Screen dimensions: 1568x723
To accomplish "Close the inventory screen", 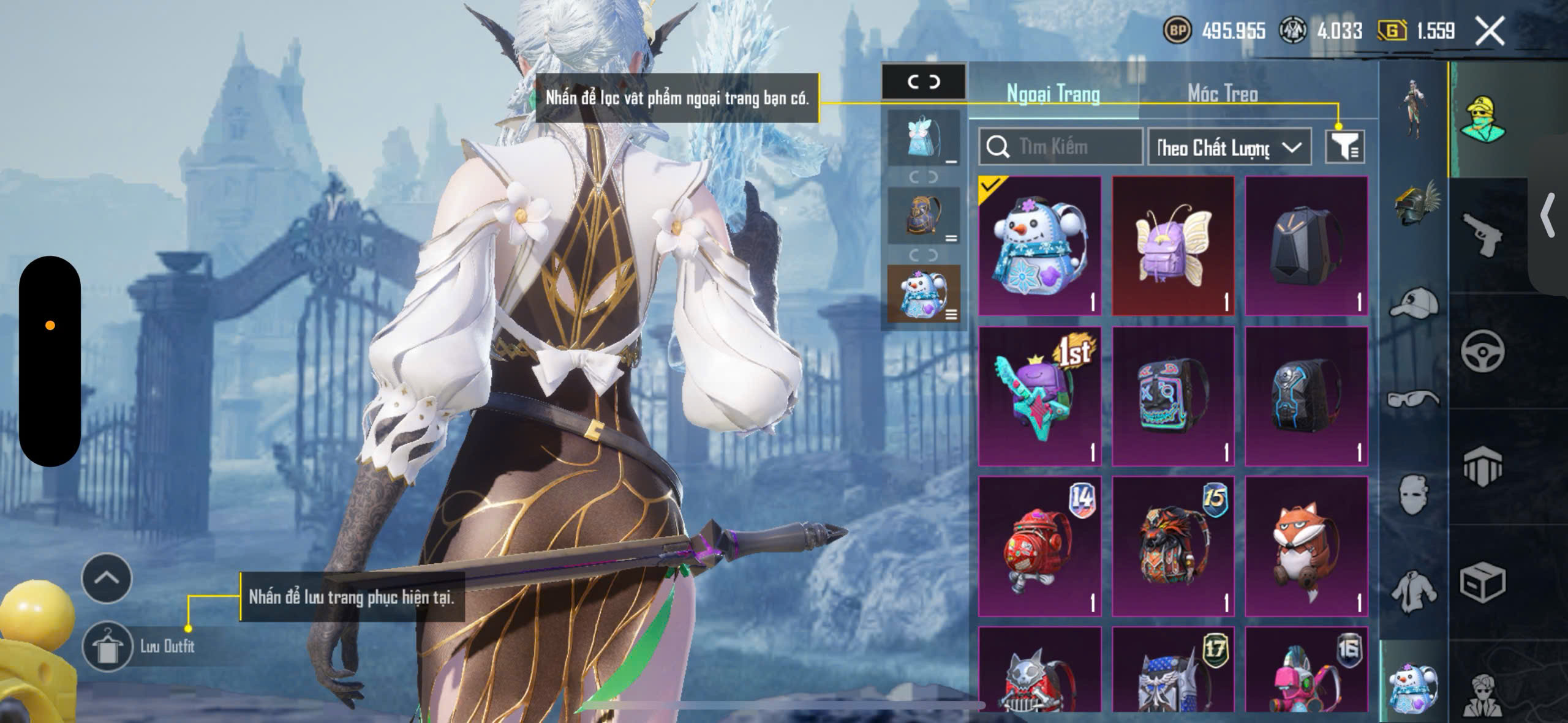I will [x=1490, y=31].
